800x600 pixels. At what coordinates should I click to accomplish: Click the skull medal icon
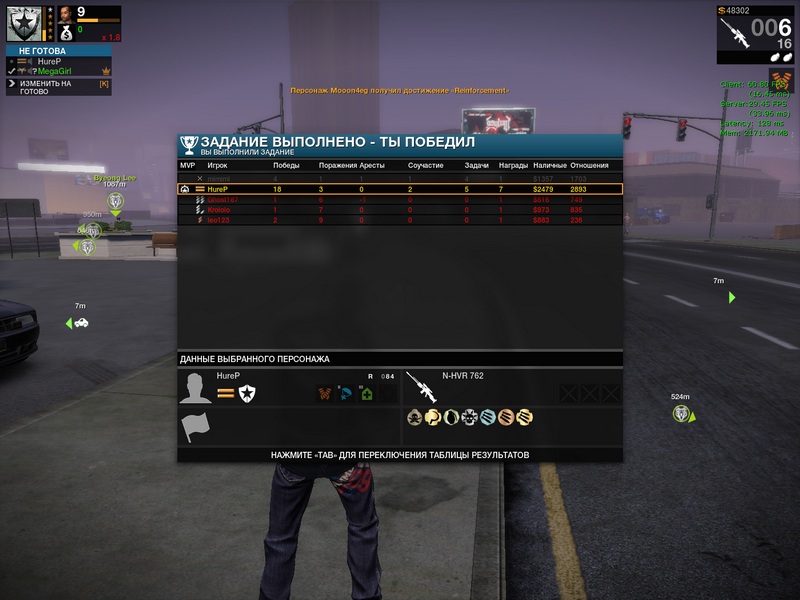pyautogui.click(x=414, y=417)
